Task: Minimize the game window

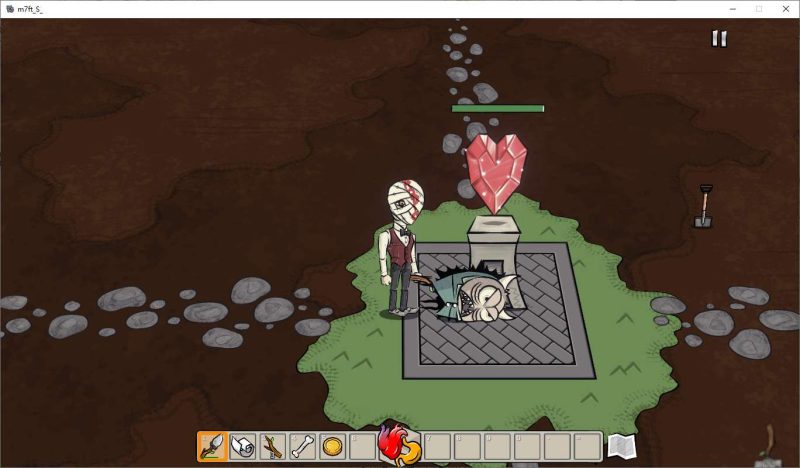Action: 731,9
